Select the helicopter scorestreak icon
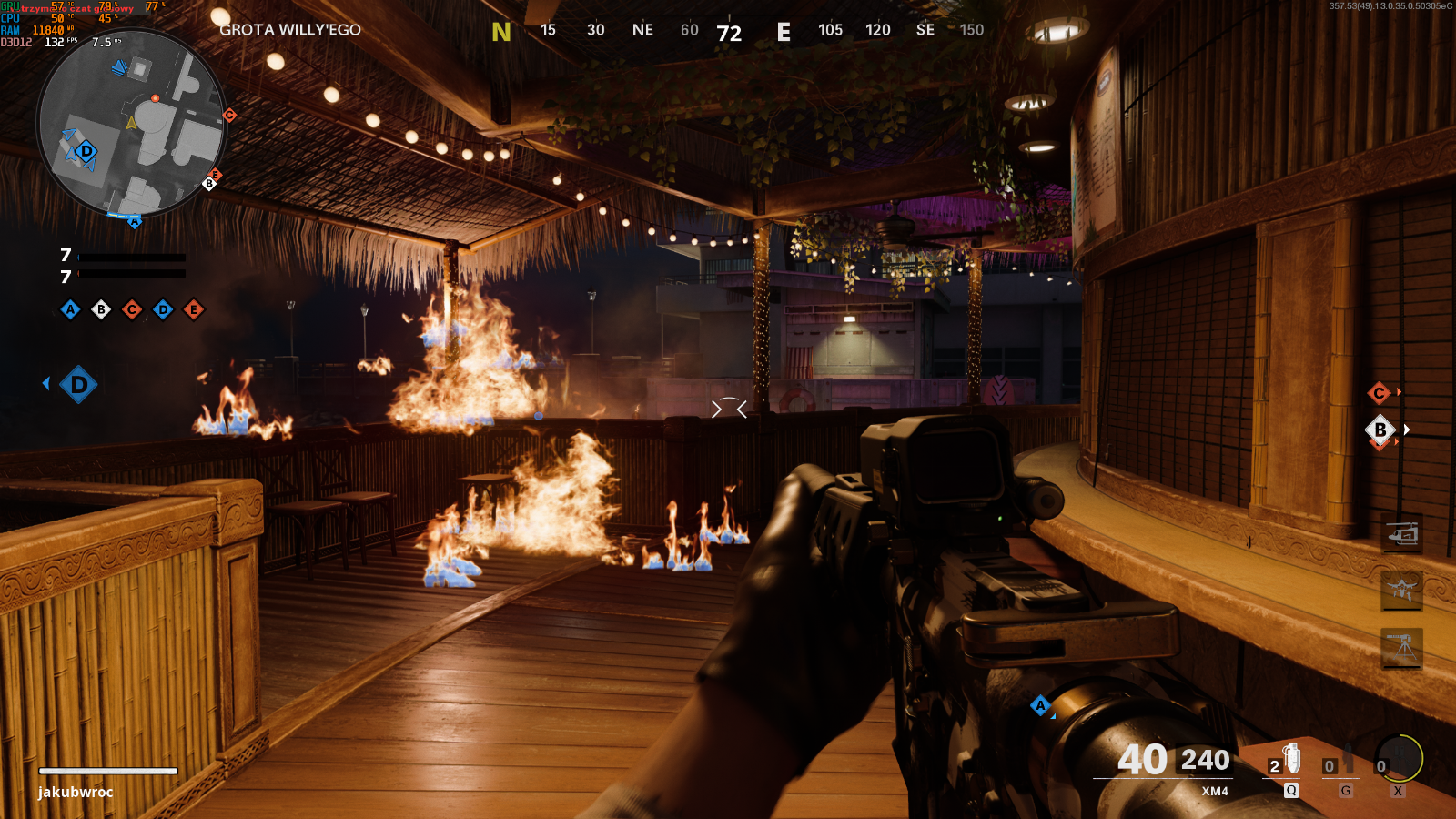 [1402, 534]
